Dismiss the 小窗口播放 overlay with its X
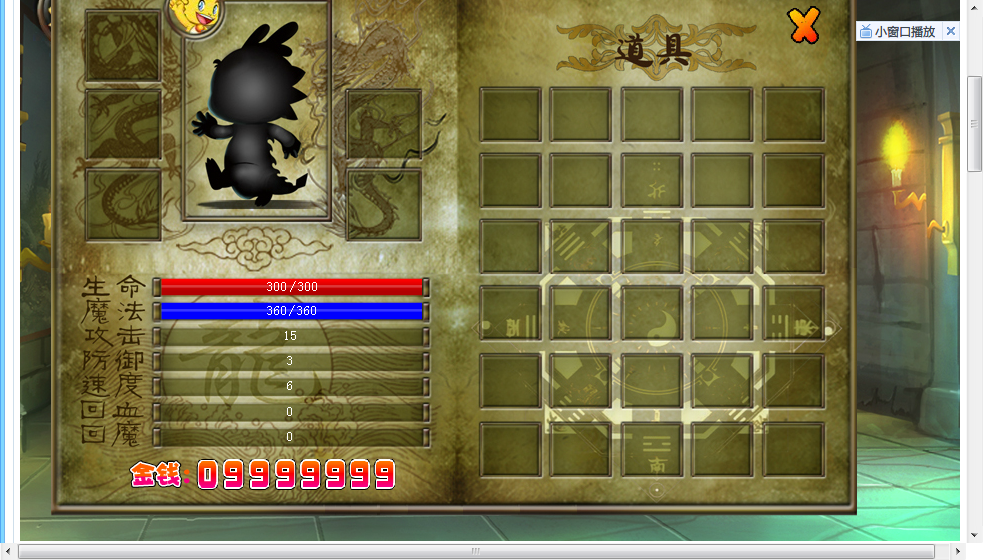Image resolution: width=983 pixels, height=560 pixels. click(950, 32)
